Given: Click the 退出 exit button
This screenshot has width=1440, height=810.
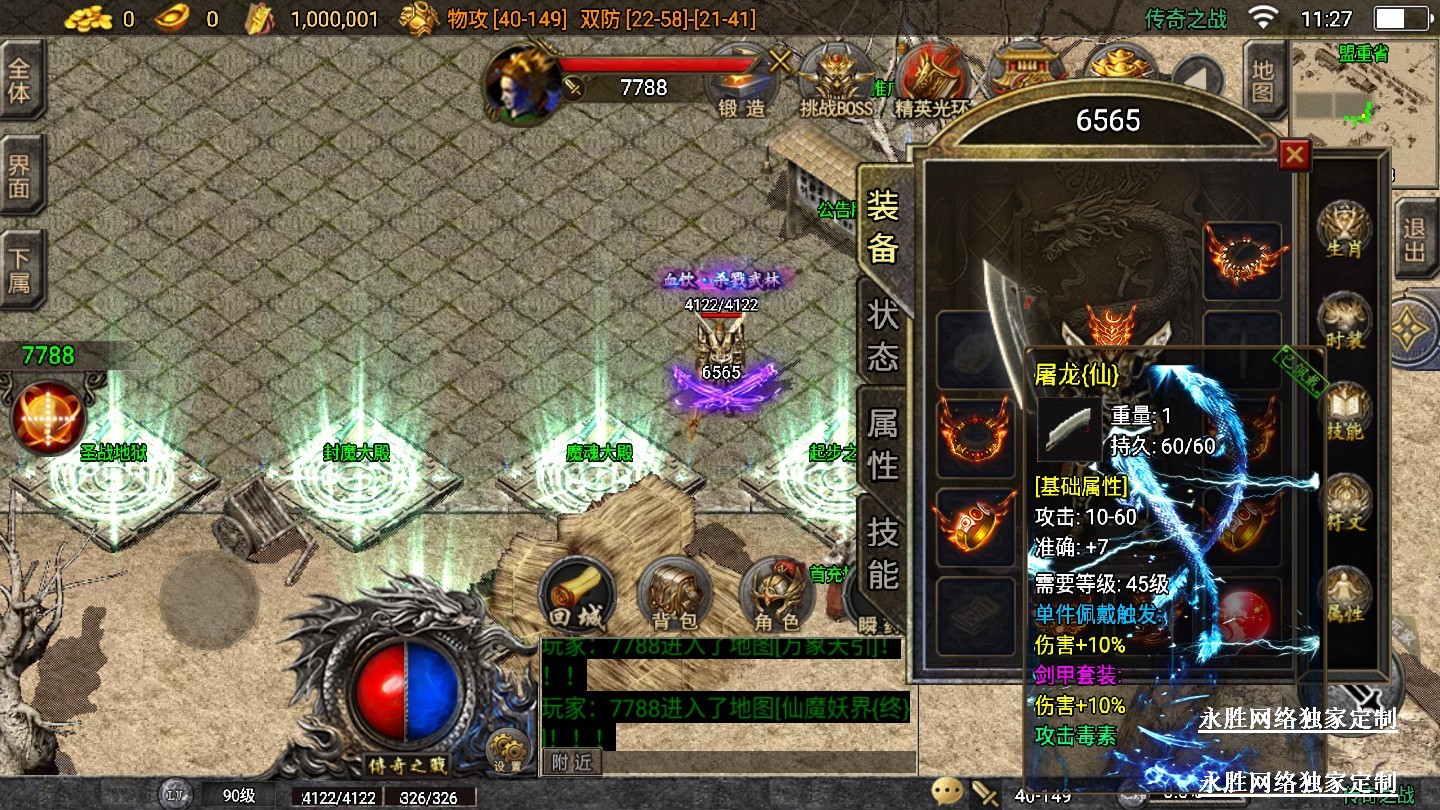Looking at the screenshot, I should pyautogui.click(x=1414, y=240).
